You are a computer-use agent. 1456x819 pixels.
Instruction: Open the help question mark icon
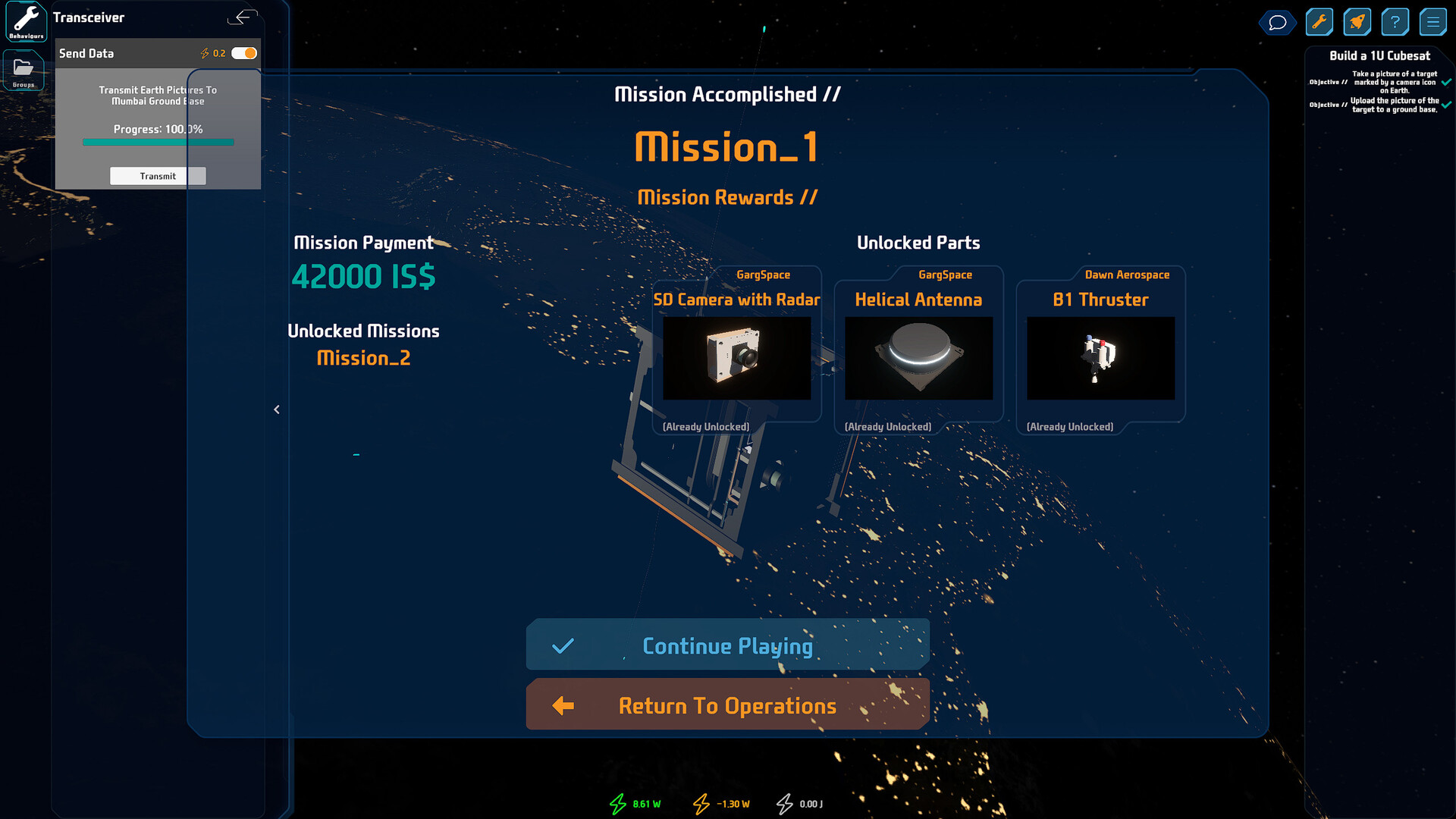[1395, 21]
